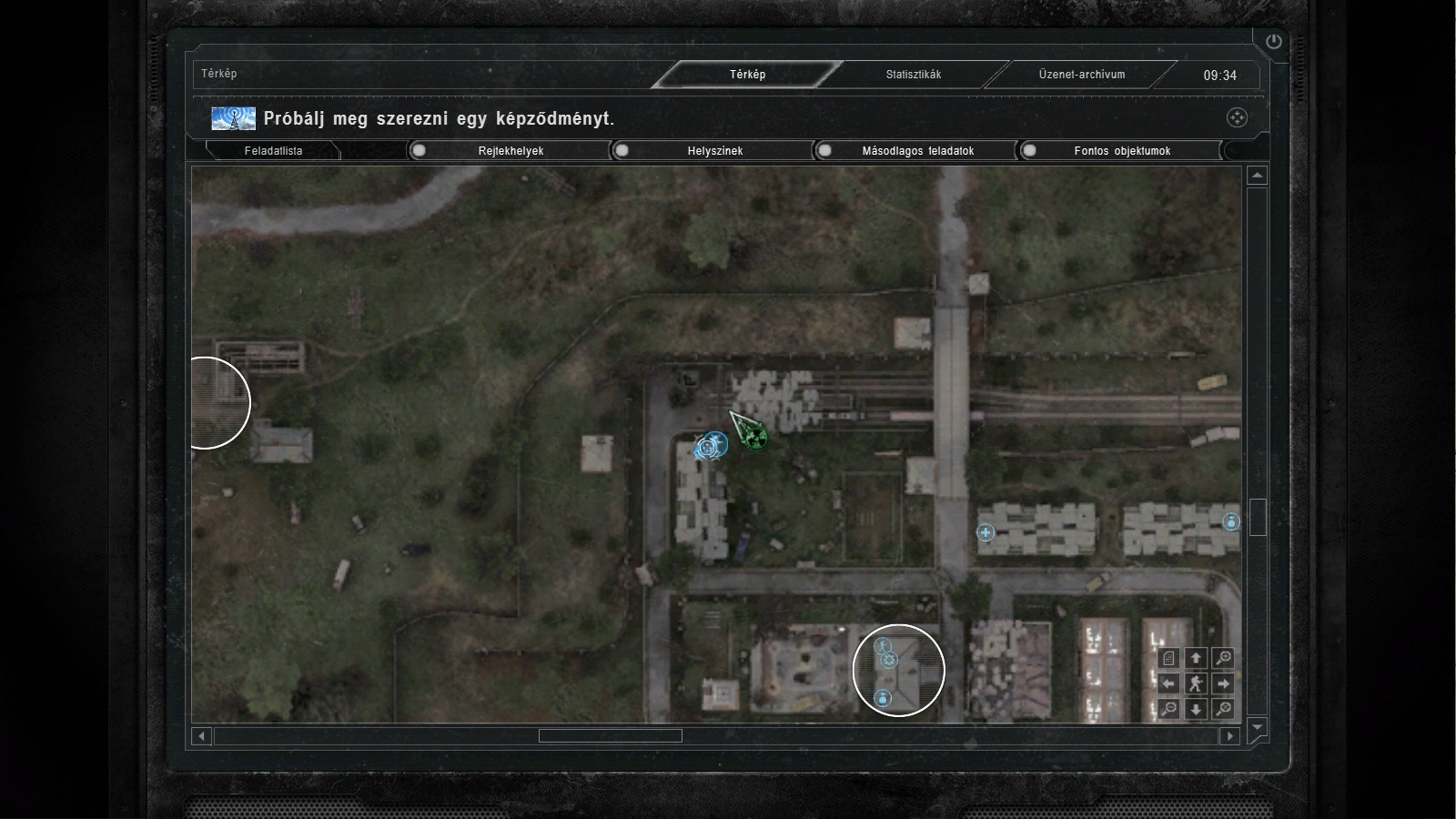Pan the map right with the arrow button
The width and height of the screenshot is (1456, 819).
[x=1223, y=683]
